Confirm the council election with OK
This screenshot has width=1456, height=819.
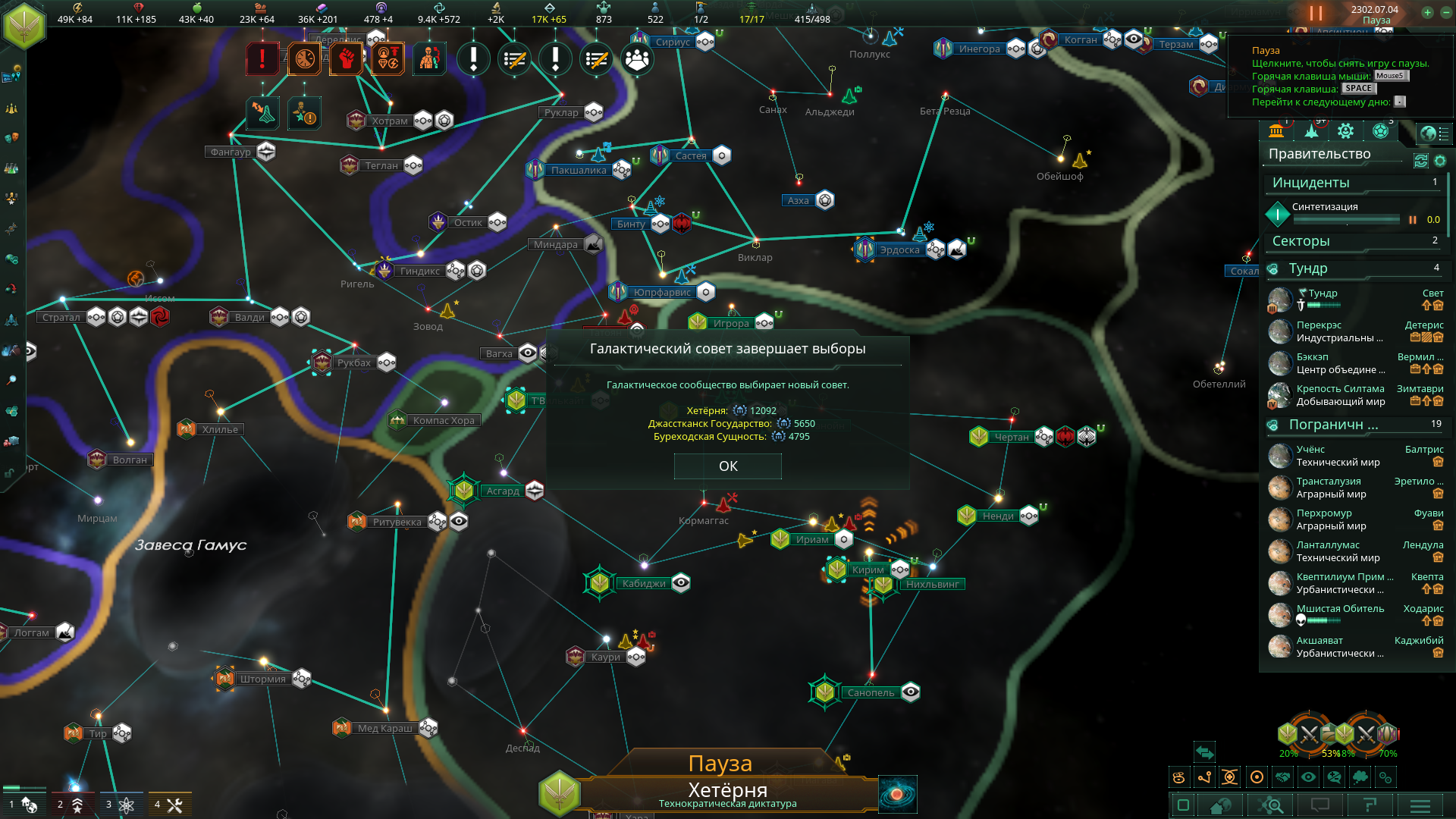727,466
